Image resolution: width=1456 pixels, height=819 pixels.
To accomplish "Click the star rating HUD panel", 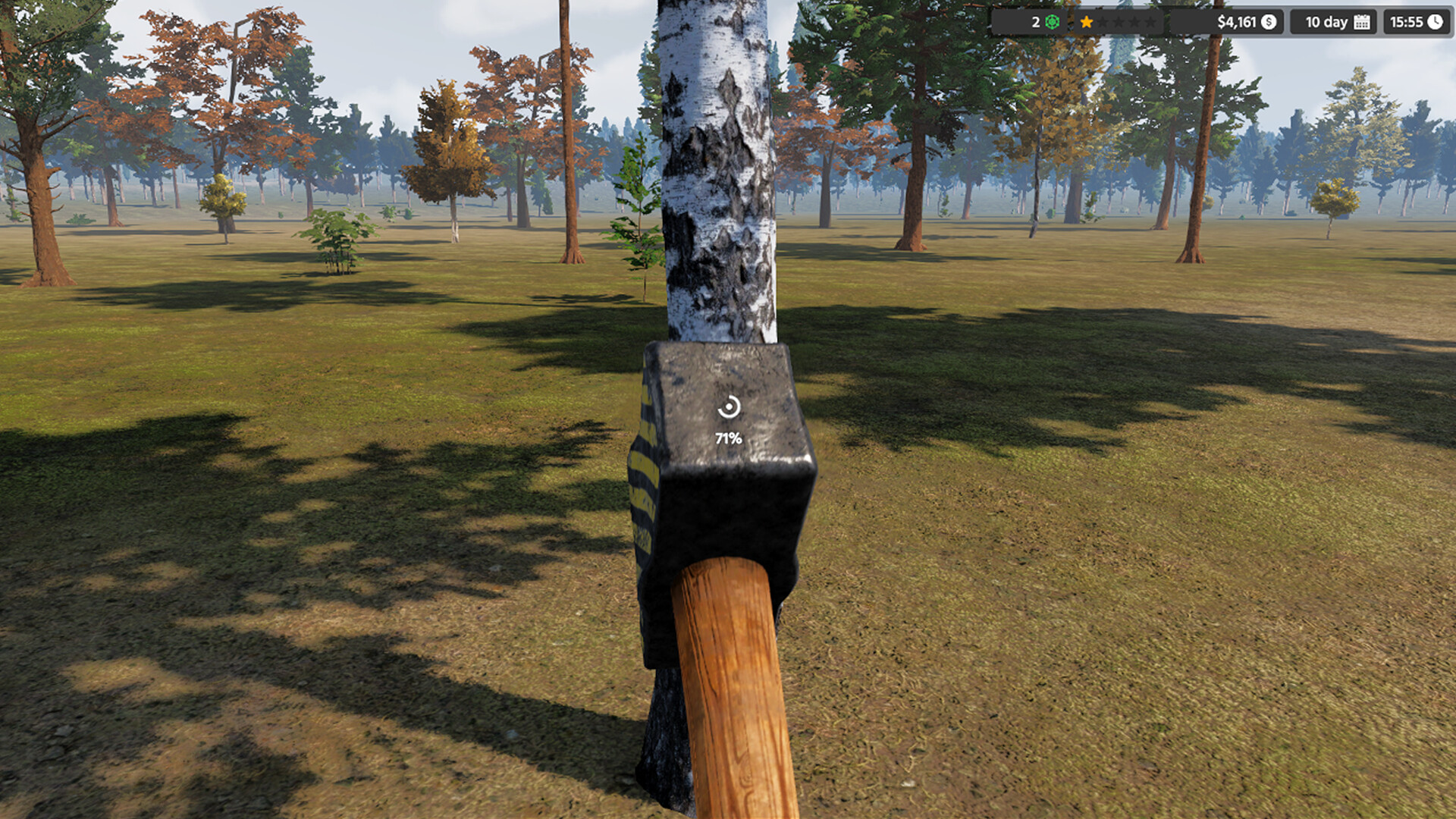I will (1118, 22).
